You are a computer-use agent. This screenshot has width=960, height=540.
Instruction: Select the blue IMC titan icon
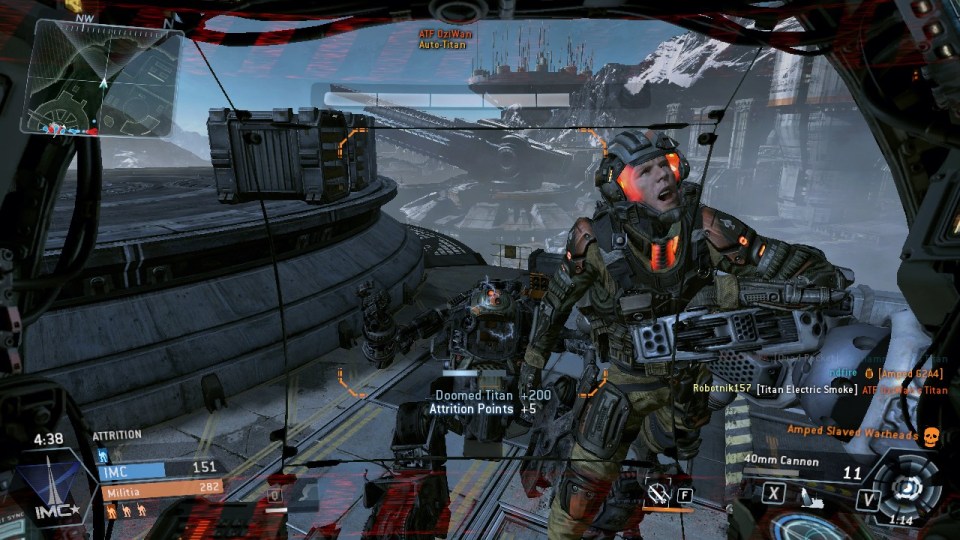click(104, 455)
